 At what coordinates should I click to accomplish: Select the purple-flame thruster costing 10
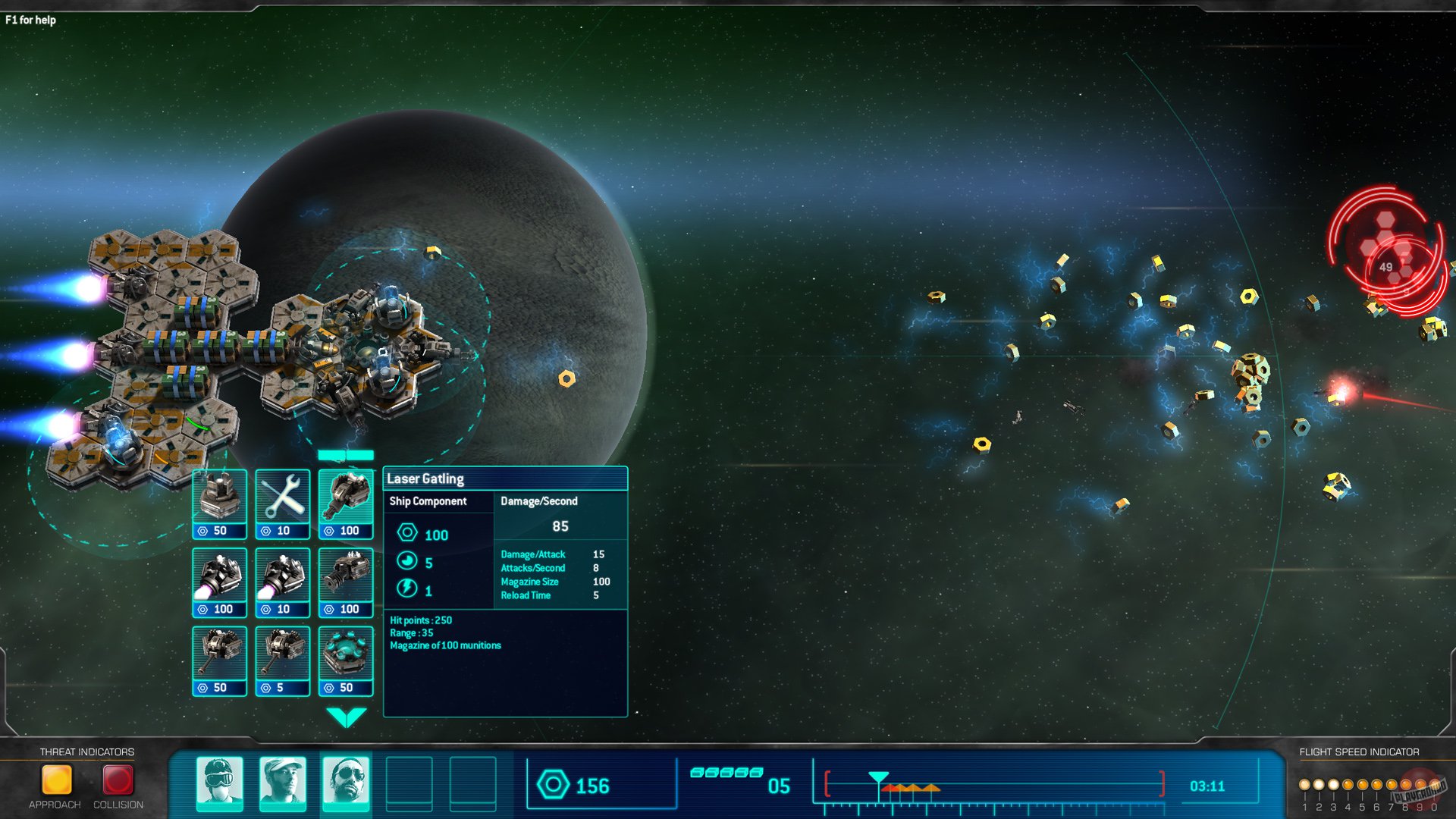point(282,582)
